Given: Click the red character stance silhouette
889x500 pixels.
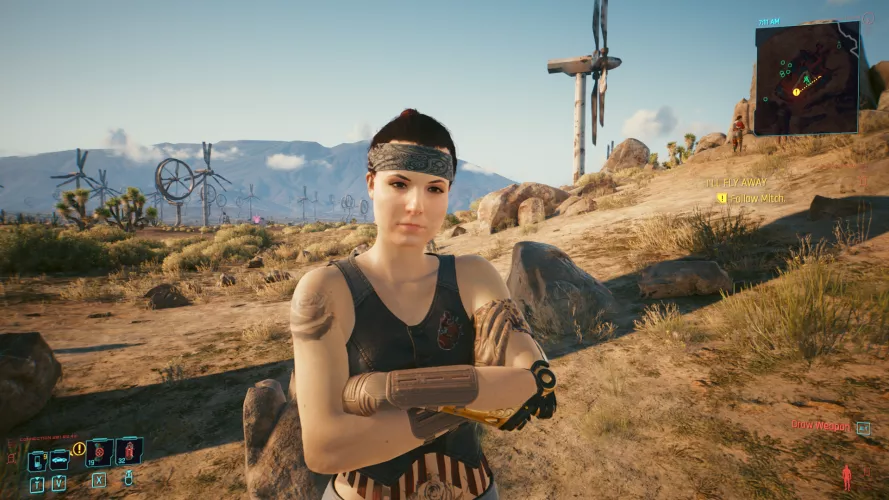Looking at the screenshot, I should click(846, 477).
